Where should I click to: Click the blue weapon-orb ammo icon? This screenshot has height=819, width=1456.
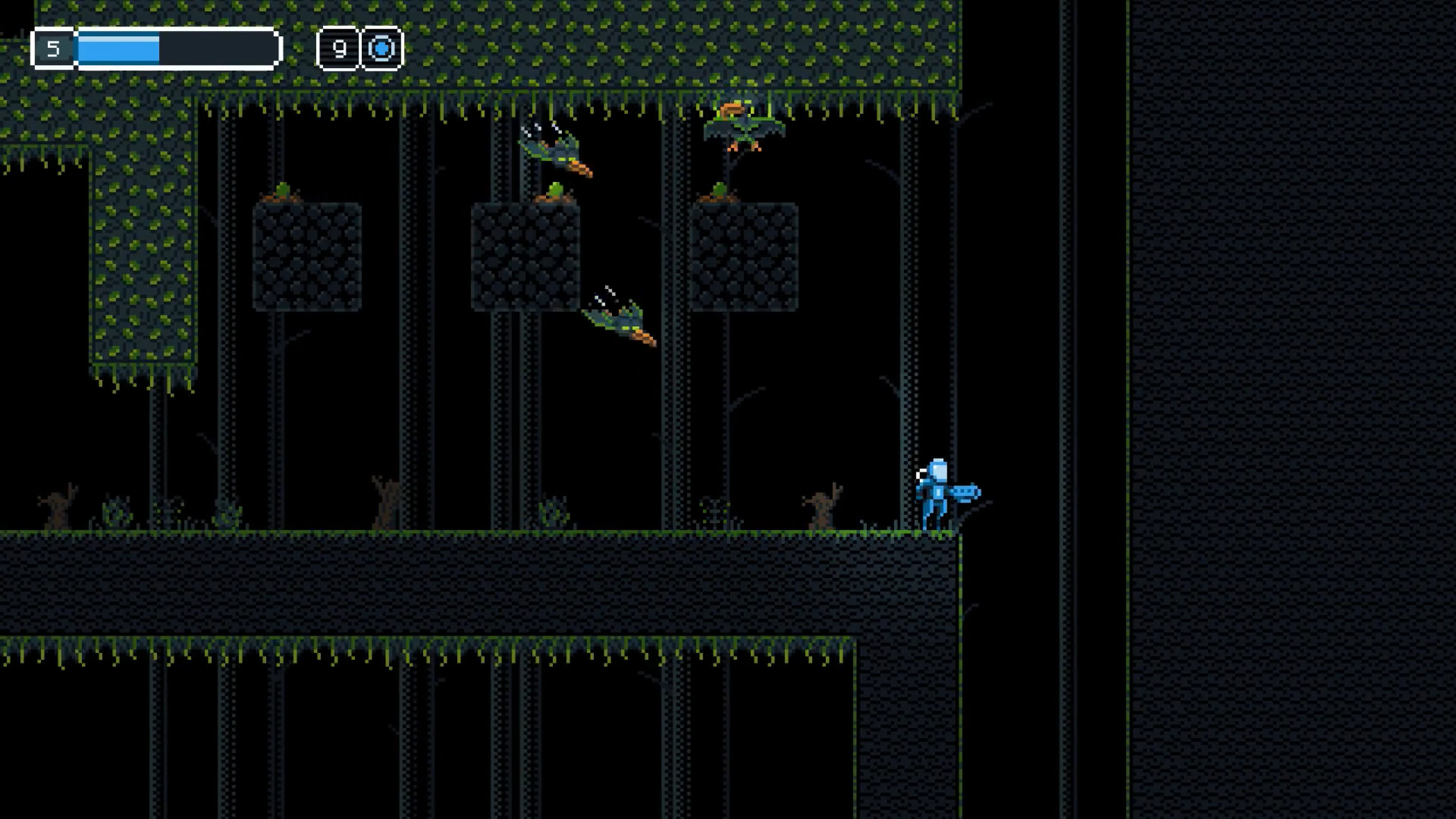[381, 49]
